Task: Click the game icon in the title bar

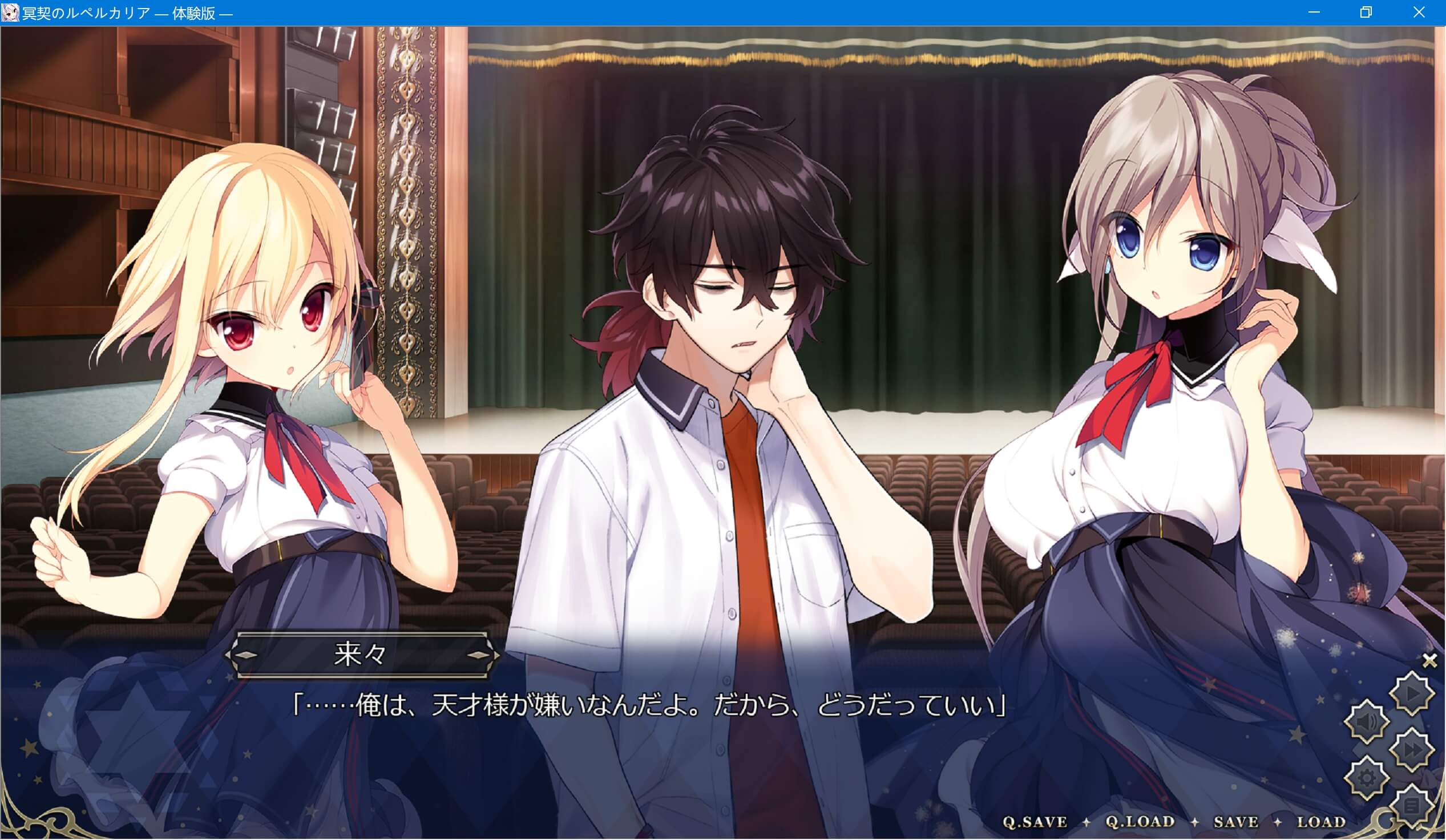Action: tap(11, 12)
